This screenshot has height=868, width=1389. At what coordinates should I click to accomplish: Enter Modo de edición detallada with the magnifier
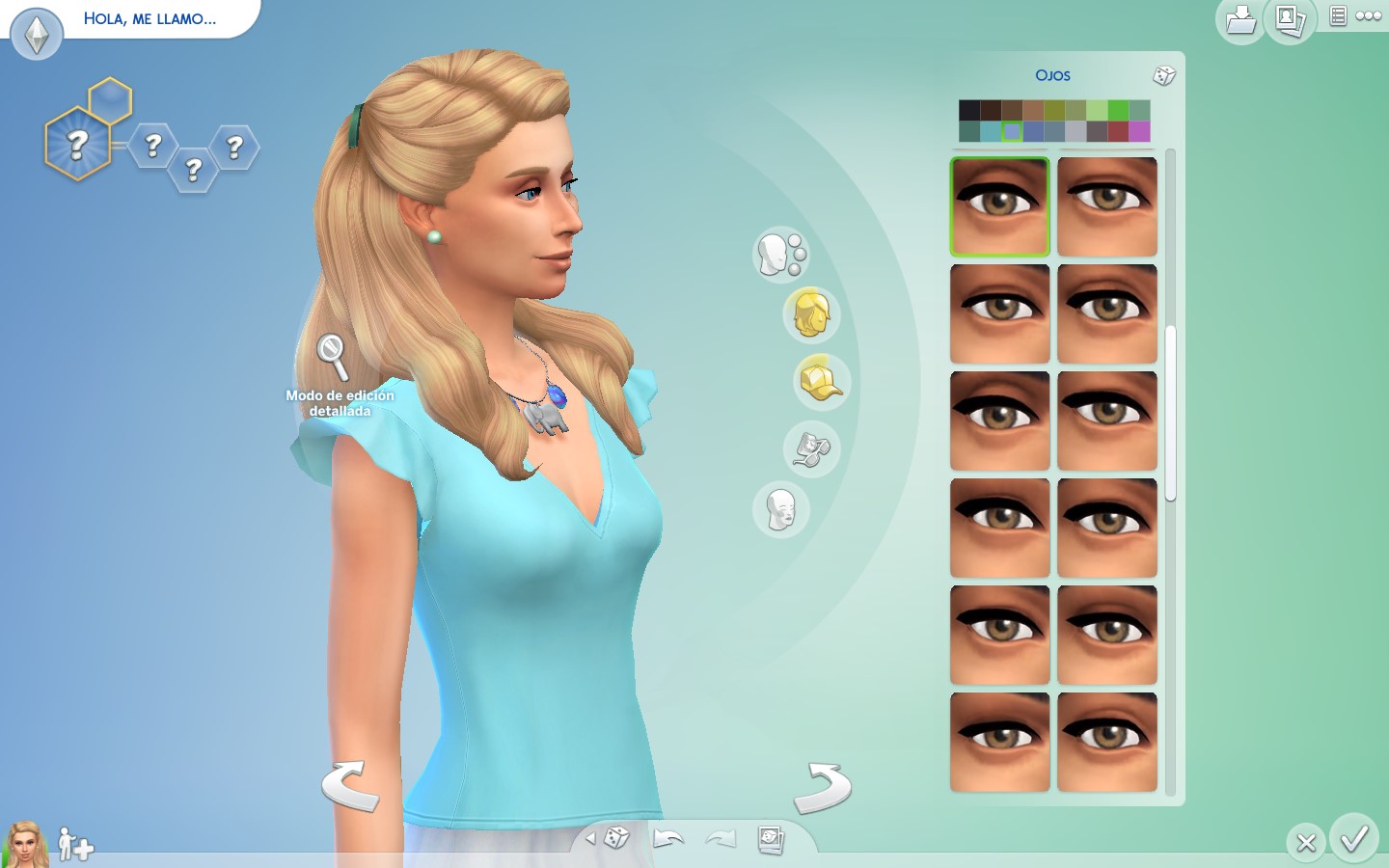pos(332,352)
